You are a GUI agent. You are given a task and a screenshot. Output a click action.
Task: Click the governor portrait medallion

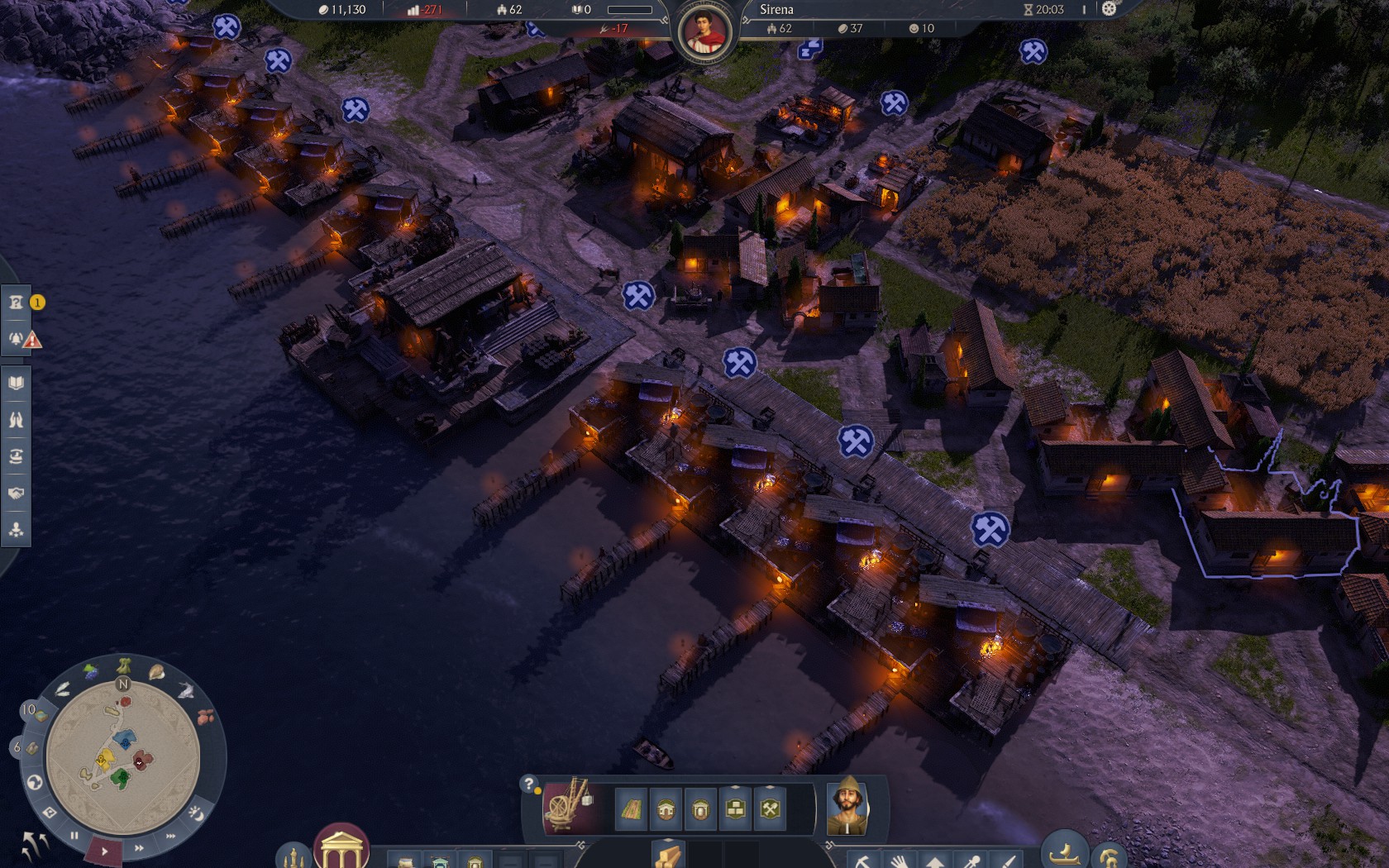pyautogui.click(x=705, y=33)
